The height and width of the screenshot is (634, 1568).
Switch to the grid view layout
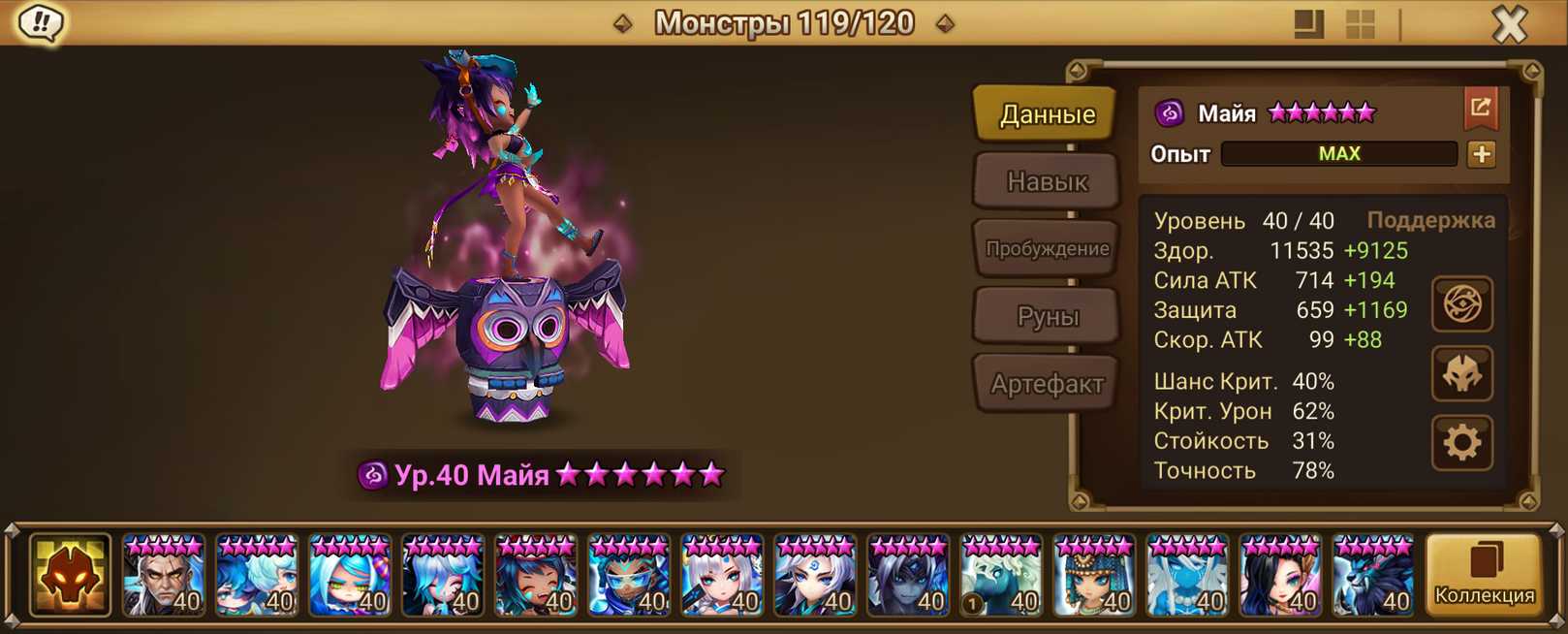(x=1360, y=24)
